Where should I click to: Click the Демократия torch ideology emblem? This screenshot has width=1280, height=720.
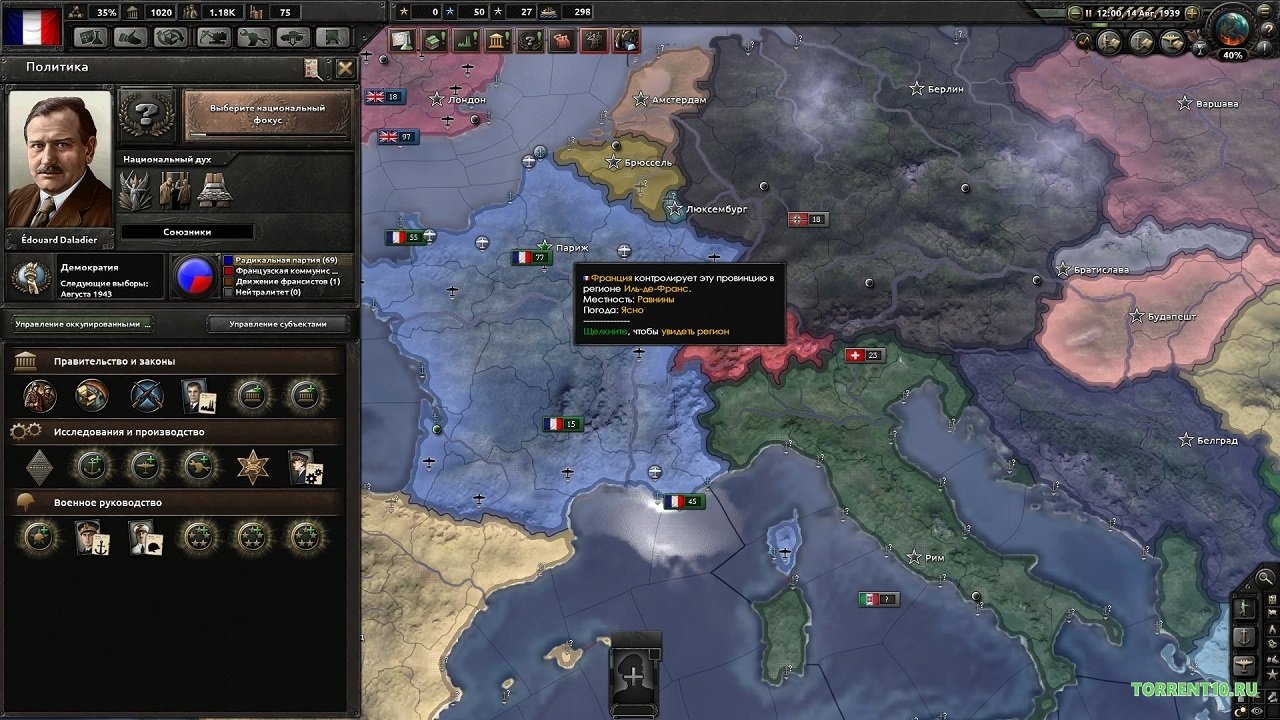tap(30, 276)
